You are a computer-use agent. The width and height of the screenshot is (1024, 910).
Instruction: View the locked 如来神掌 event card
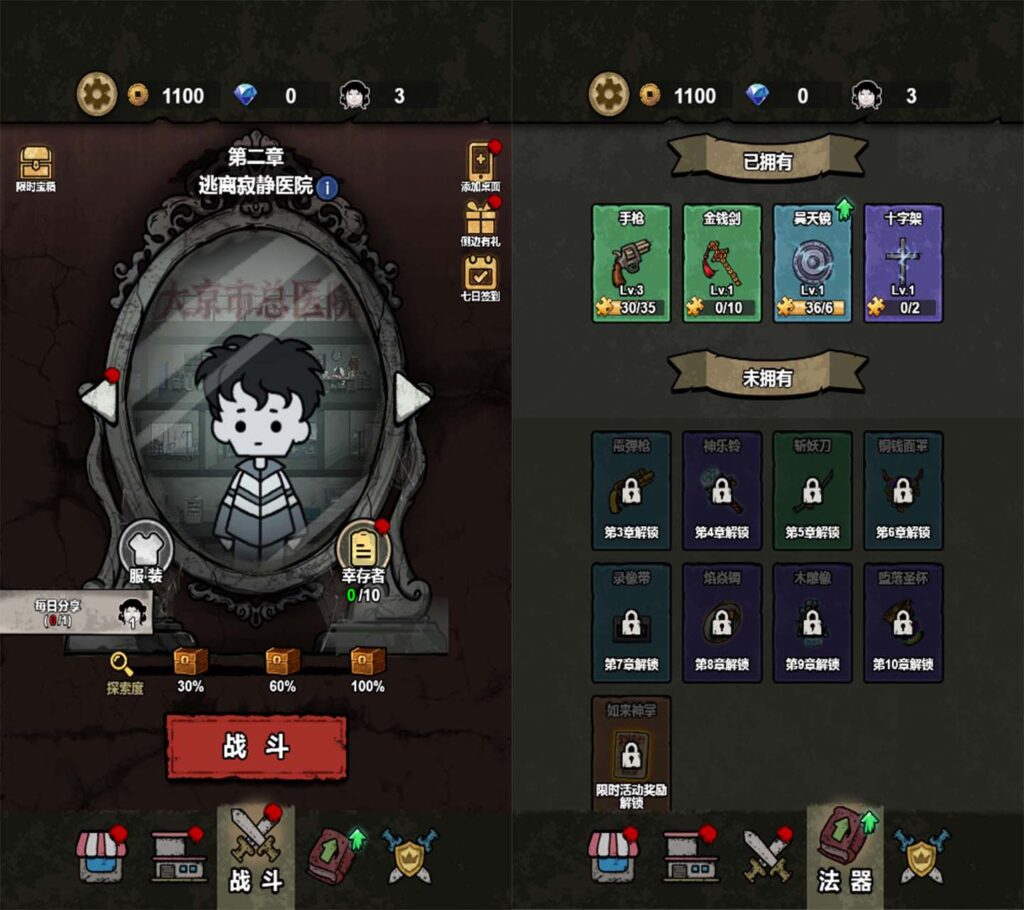(x=631, y=753)
